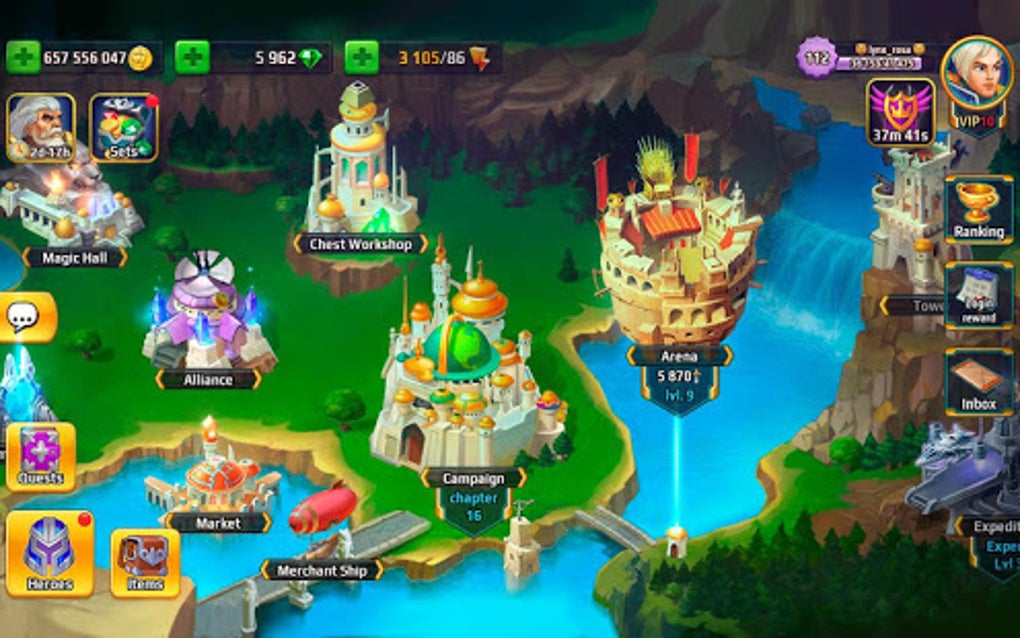This screenshot has width=1020, height=638.
Task: View the player avatar profile
Action: click(x=977, y=75)
